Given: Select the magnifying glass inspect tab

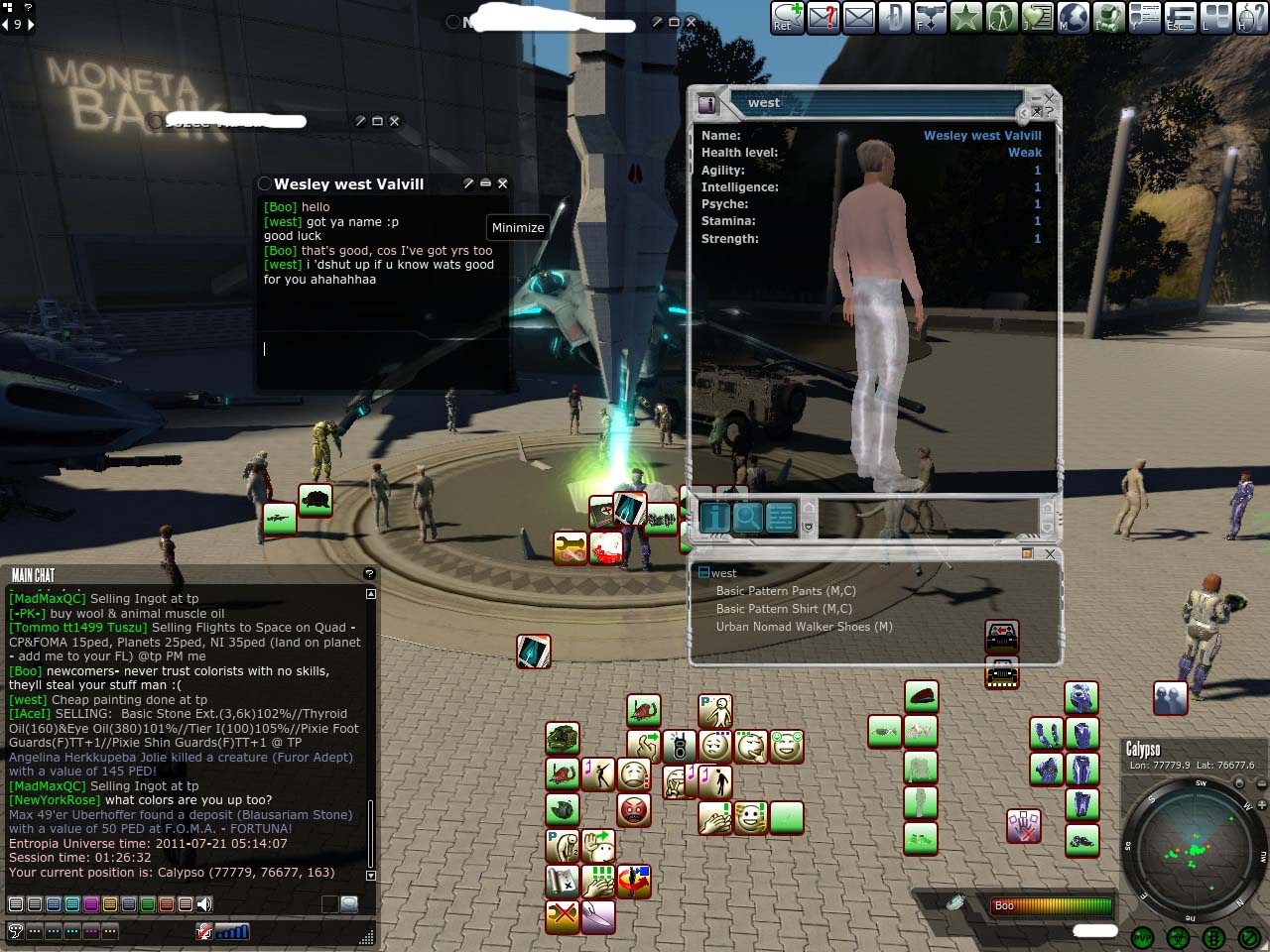Looking at the screenshot, I should (748, 517).
